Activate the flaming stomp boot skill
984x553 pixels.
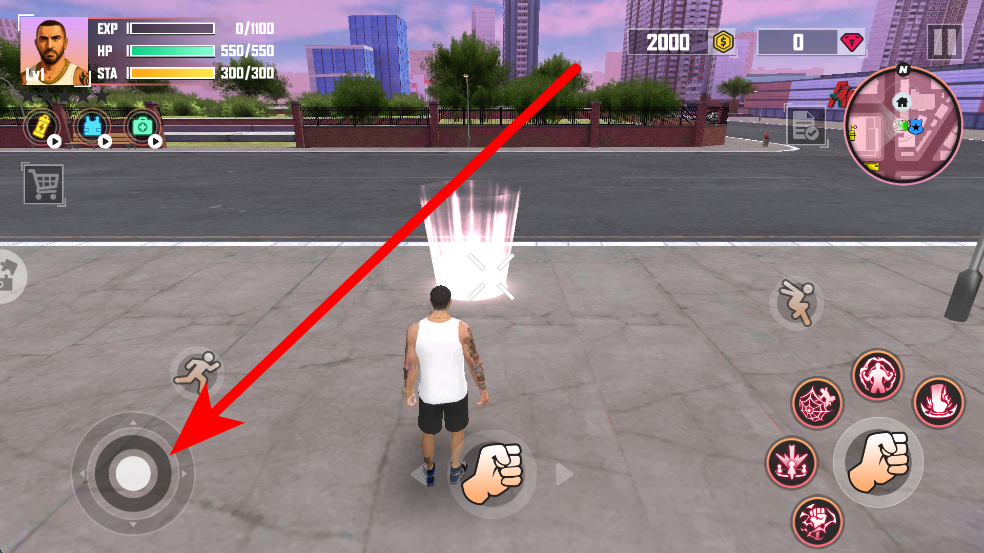pos(938,401)
